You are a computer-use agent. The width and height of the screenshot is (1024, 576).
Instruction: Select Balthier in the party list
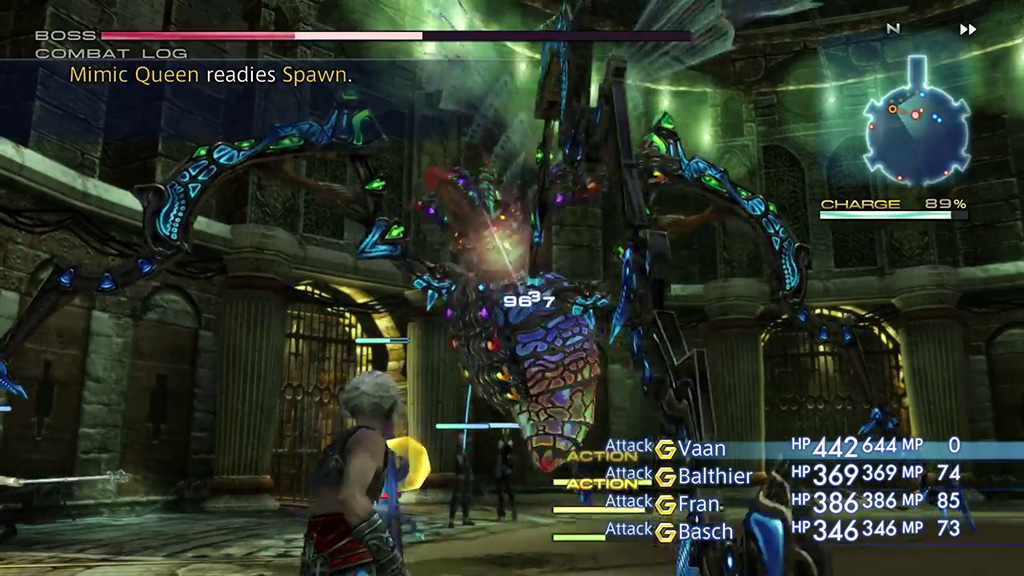(714, 476)
